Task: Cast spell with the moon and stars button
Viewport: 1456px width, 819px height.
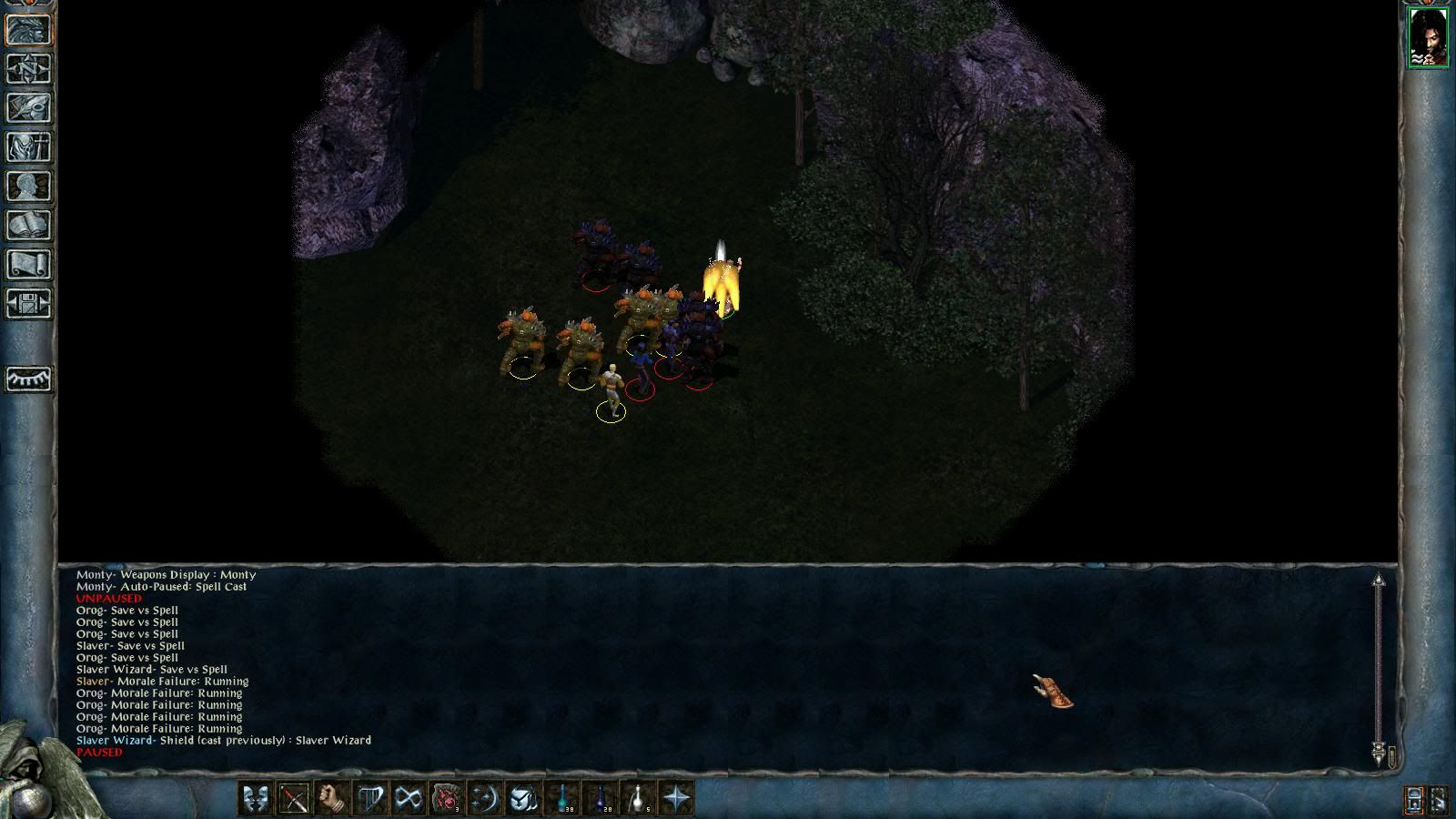Action: point(485,799)
